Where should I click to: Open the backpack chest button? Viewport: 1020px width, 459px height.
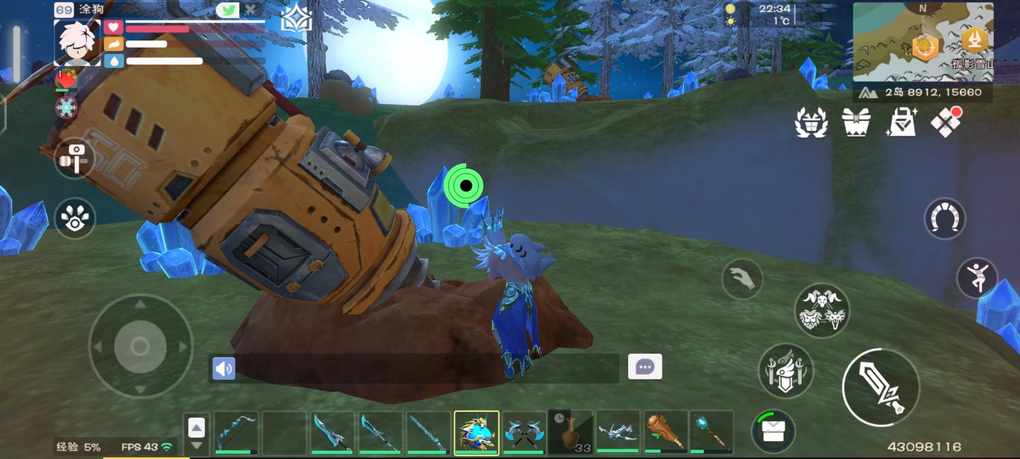tap(773, 431)
